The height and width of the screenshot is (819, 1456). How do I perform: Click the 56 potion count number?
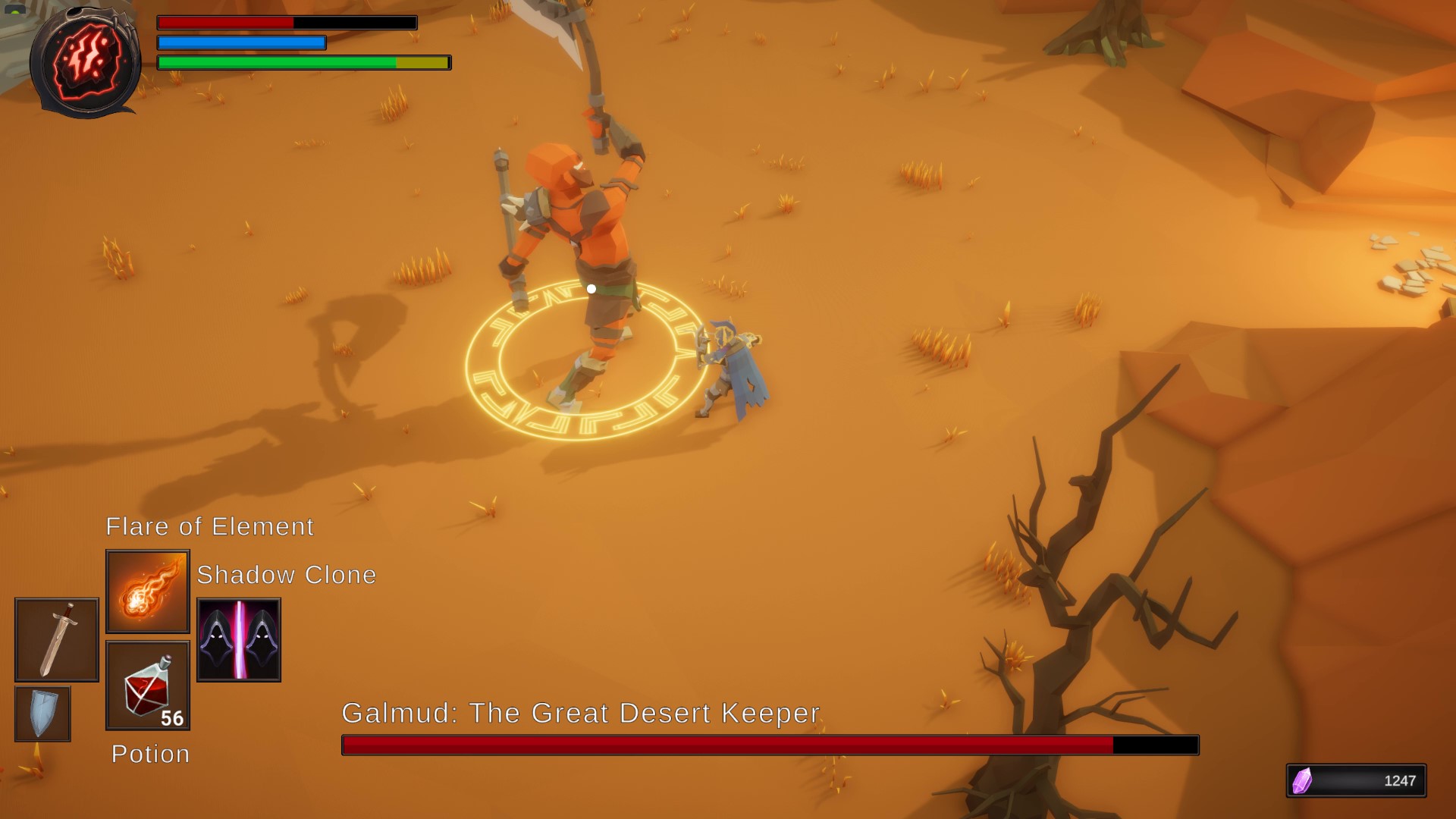[173, 717]
